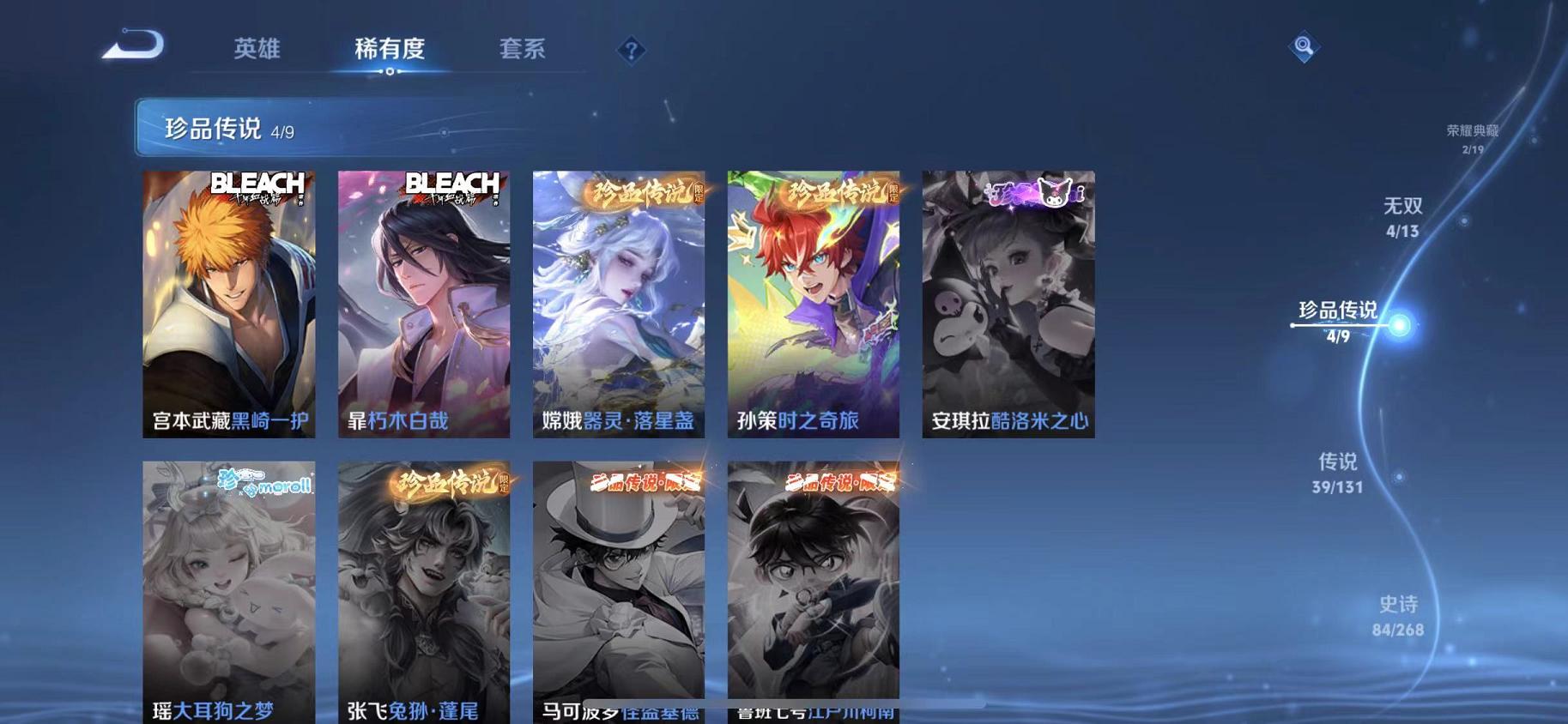Open the 孙策时之奇旅 skin
The width and height of the screenshot is (1568, 724).
(813, 305)
